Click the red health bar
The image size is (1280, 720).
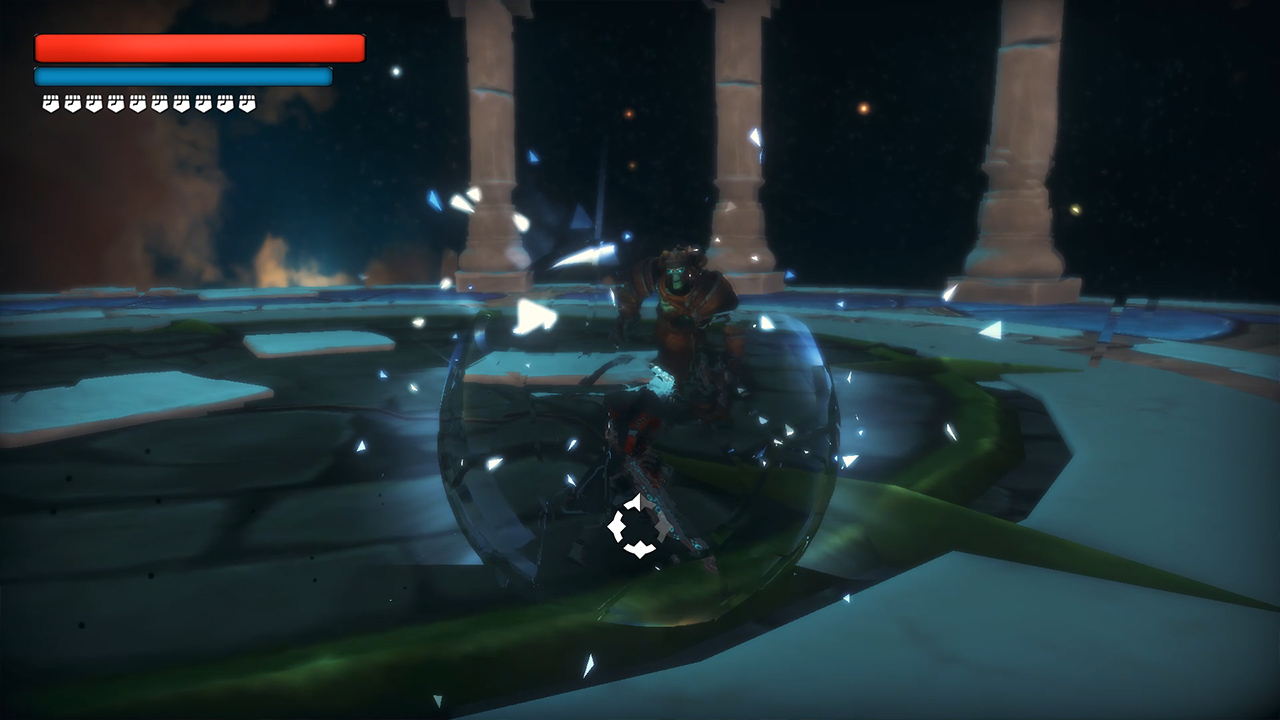tap(198, 47)
